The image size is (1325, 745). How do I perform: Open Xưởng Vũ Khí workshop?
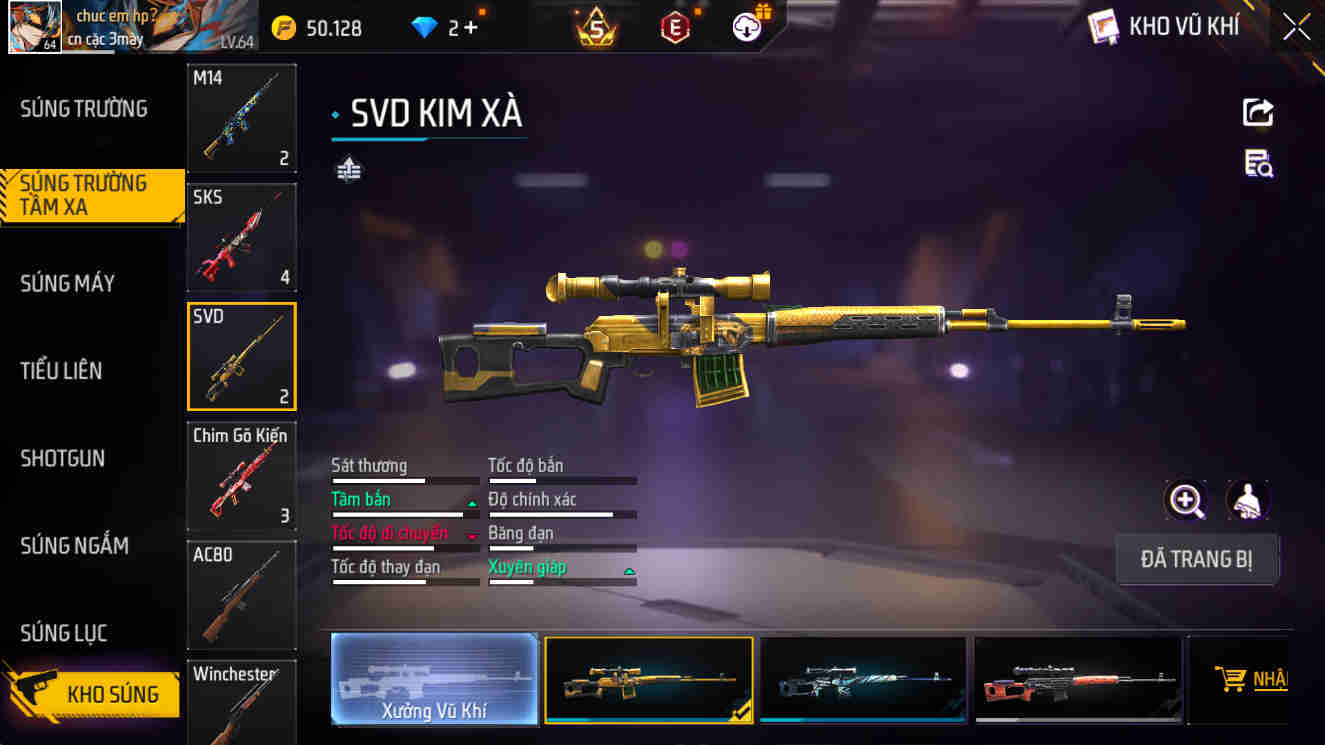(434, 680)
